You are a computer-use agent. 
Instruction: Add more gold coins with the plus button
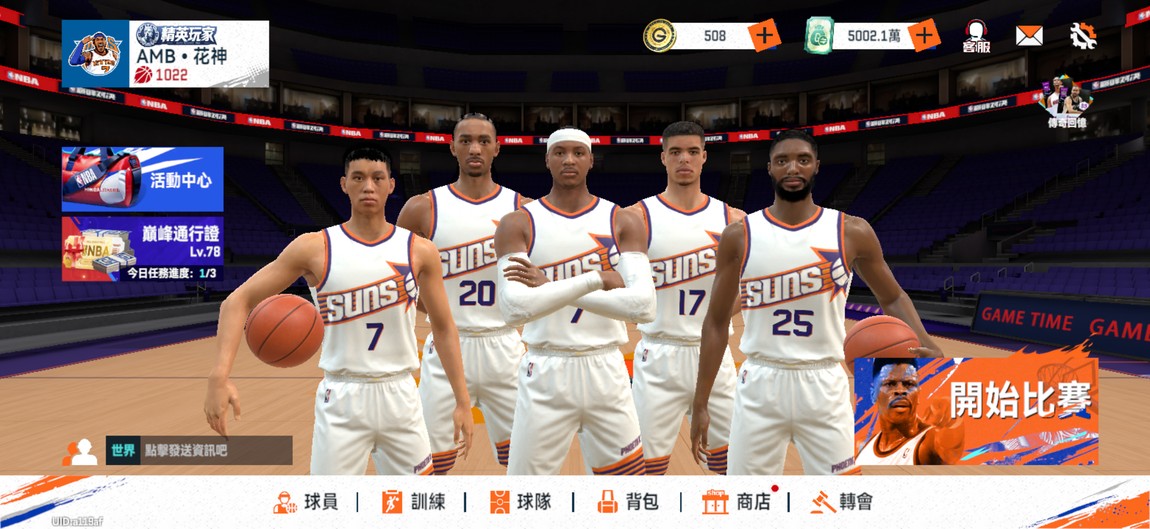pyautogui.click(x=764, y=36)
